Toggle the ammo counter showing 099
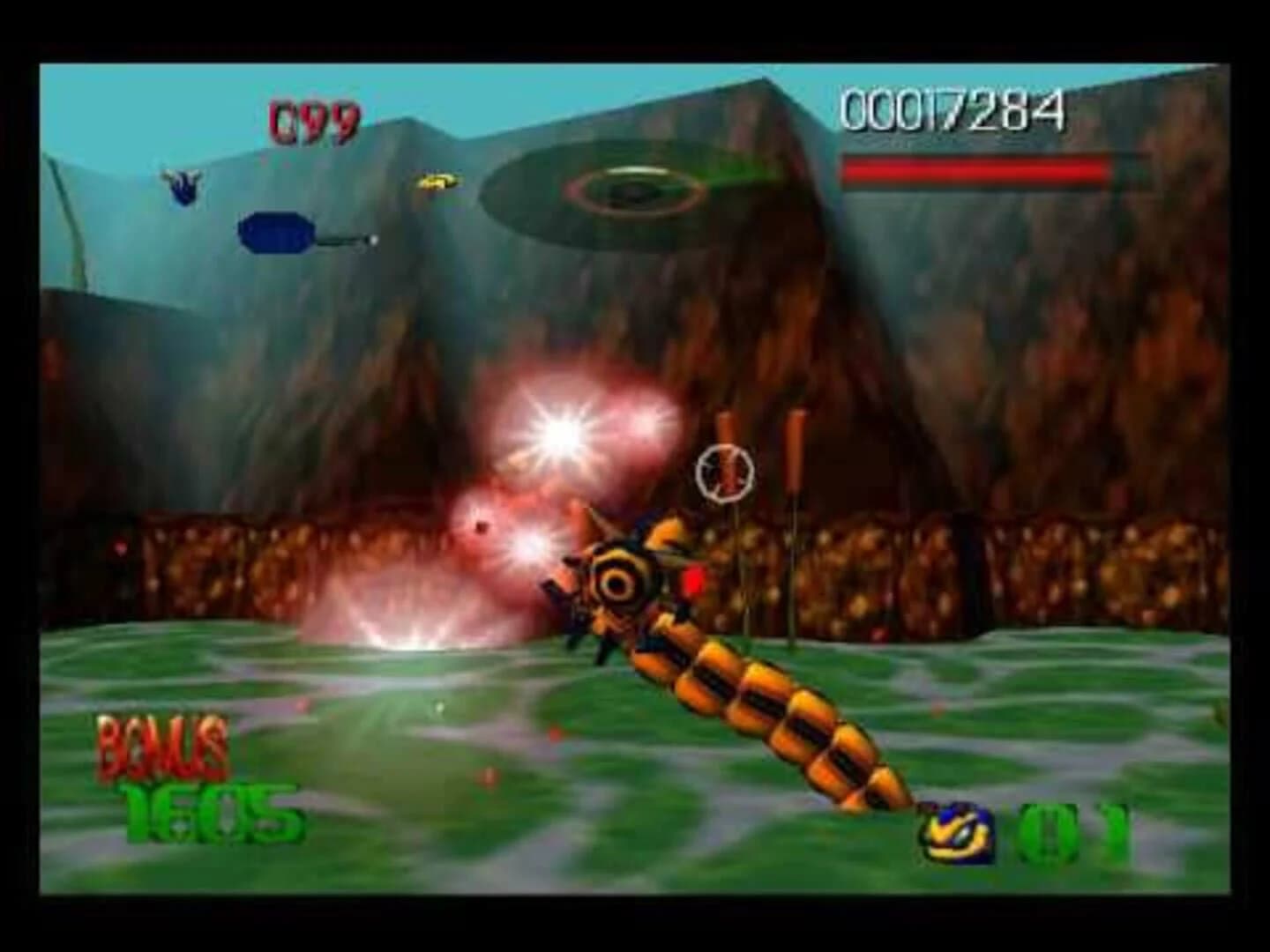1270x952 pixels. point(313,117)
